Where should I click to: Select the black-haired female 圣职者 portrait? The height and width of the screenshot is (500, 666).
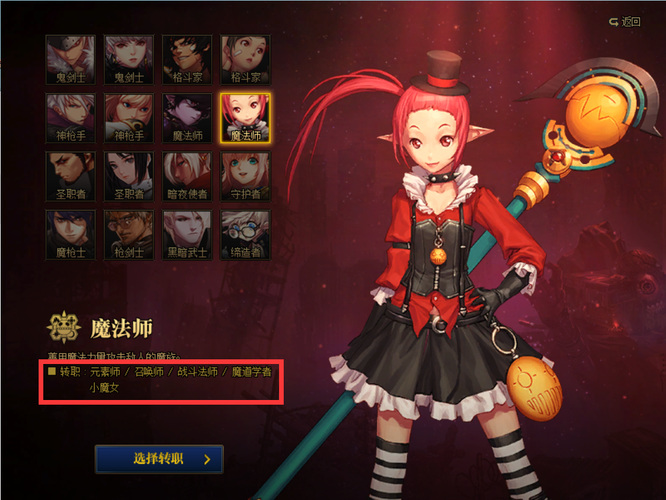(x=129, y=176)
